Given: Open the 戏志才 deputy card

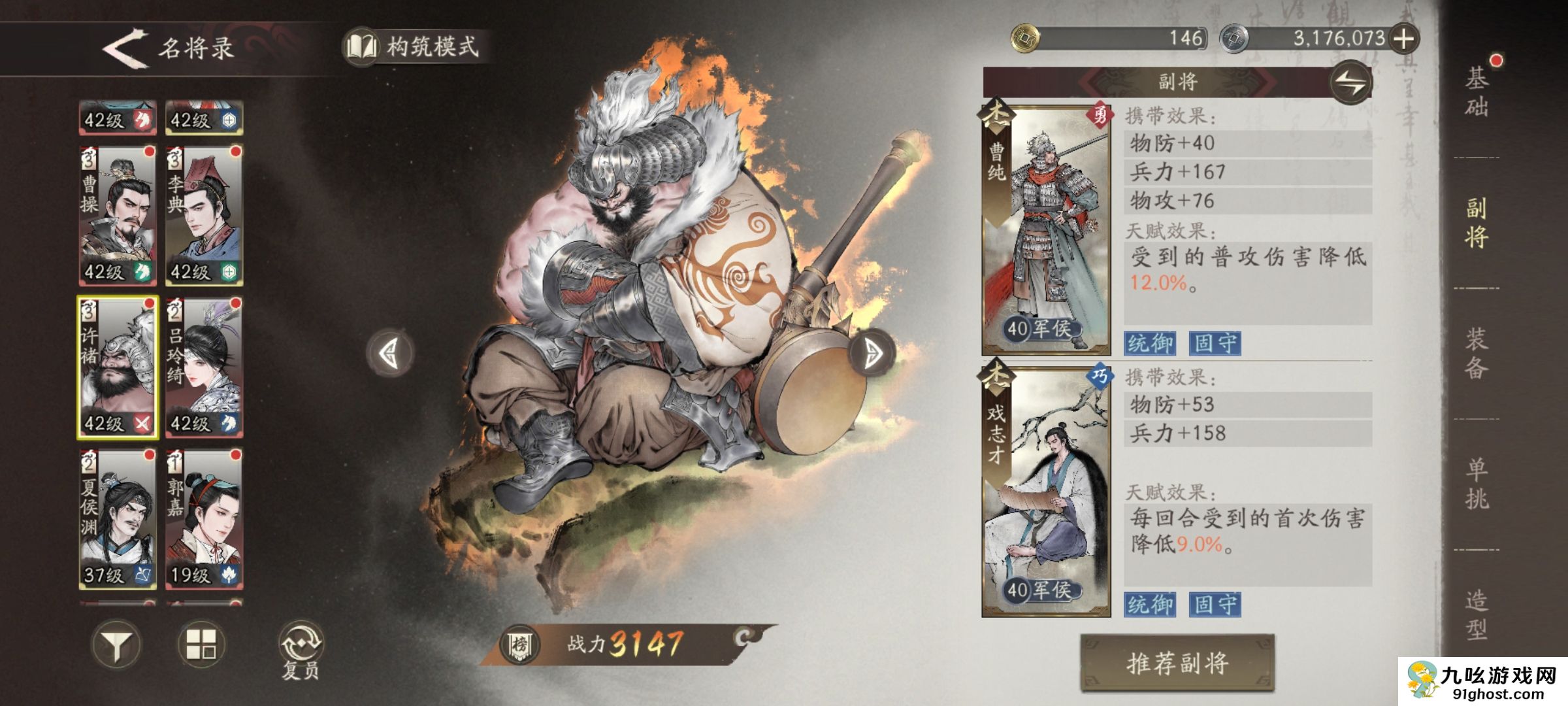Looking at the screenshot, I should (1046, 492).
